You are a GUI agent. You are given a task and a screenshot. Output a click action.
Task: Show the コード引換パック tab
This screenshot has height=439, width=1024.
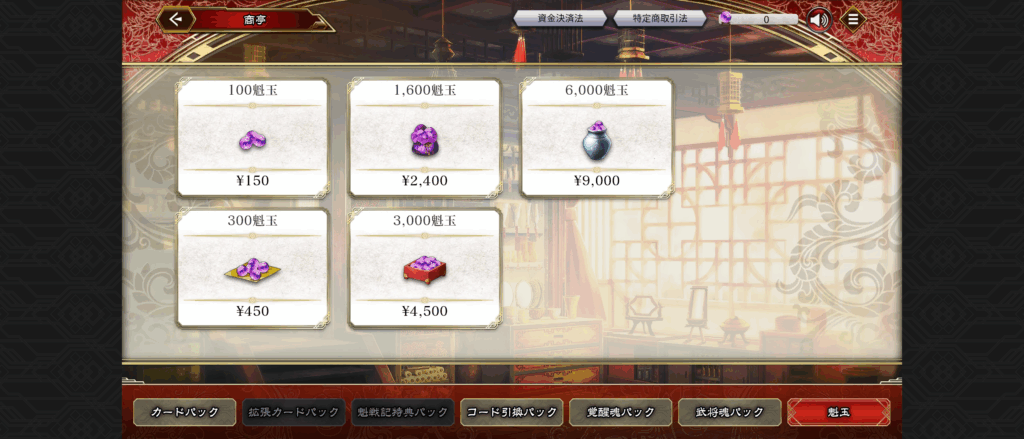(x=512, y=412)
